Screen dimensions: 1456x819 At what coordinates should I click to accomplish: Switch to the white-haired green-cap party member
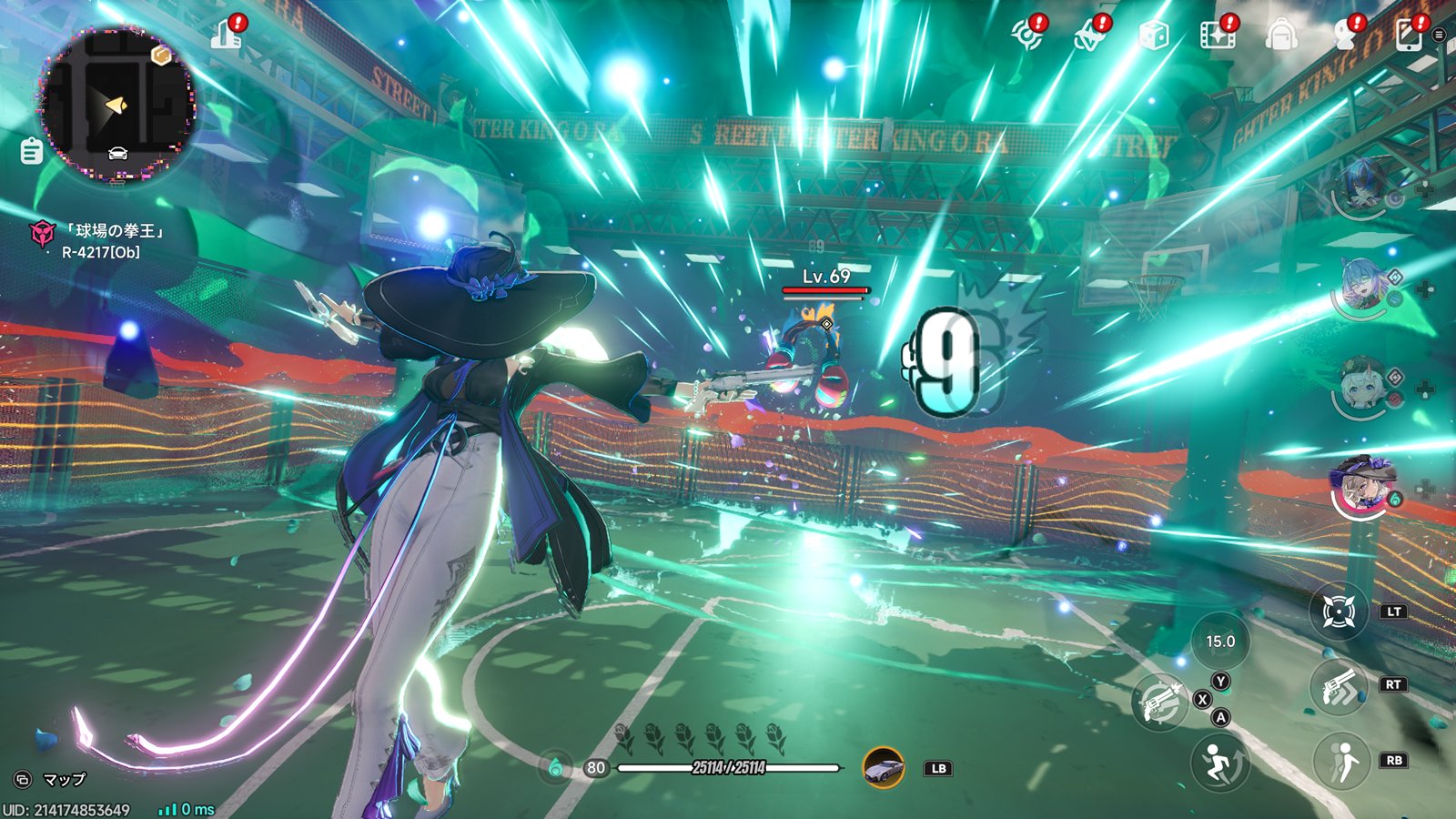point(1362,387)
